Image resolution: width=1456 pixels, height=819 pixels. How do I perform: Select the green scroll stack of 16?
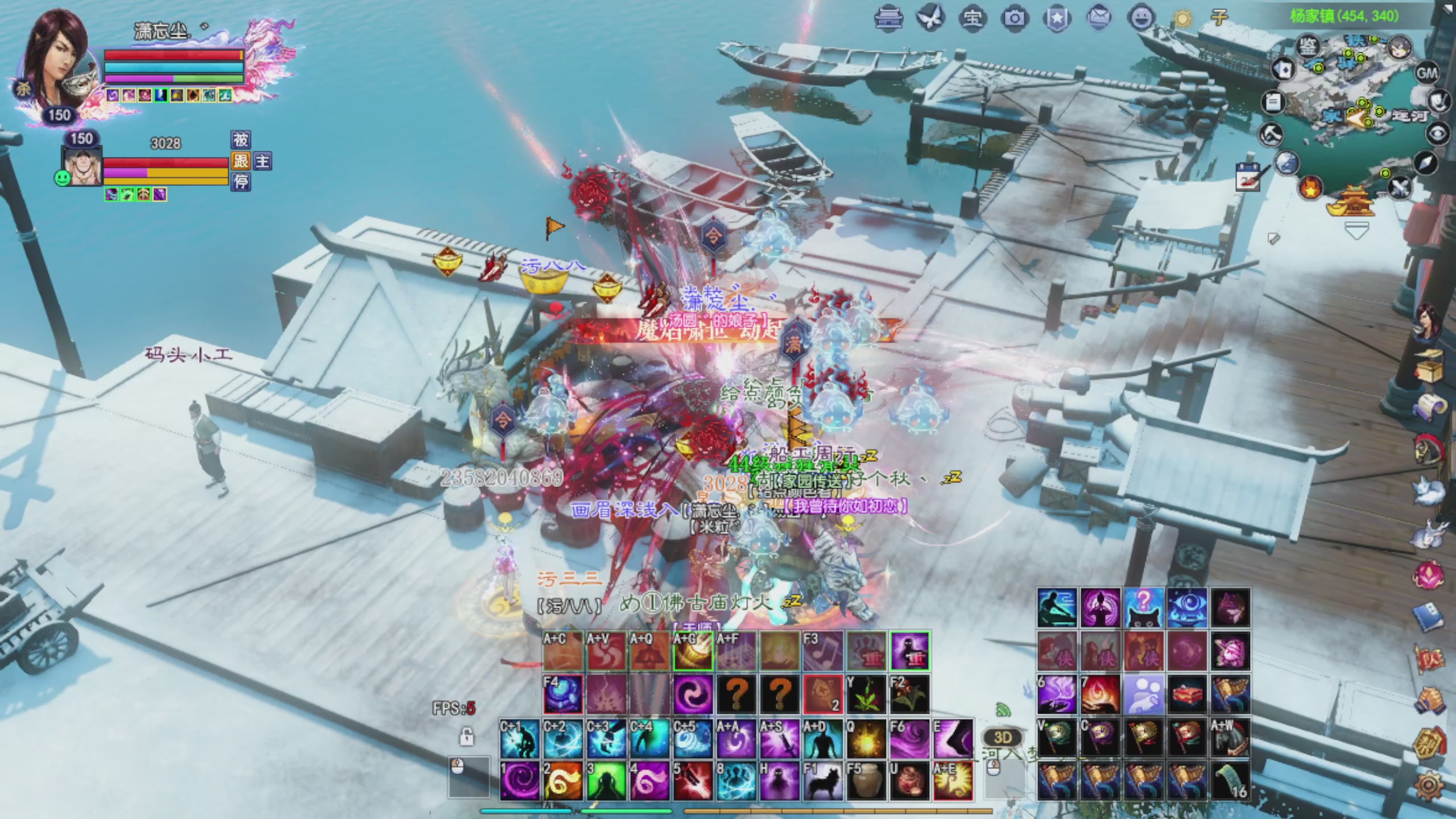pyautogui.click(x=1230, y=781)
